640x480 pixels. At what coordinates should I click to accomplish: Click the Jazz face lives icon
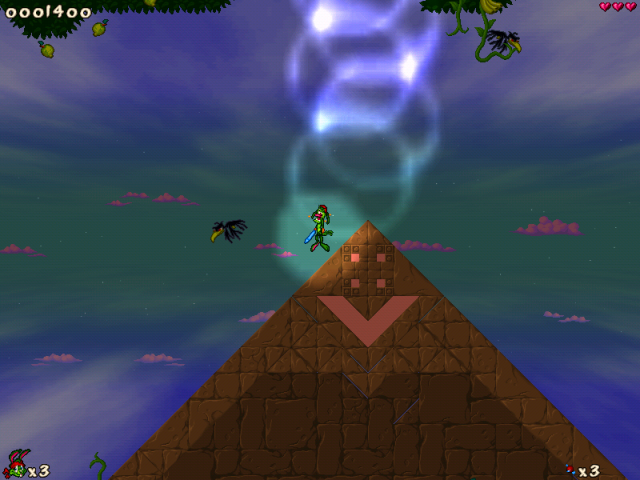(x=16, y=464)
